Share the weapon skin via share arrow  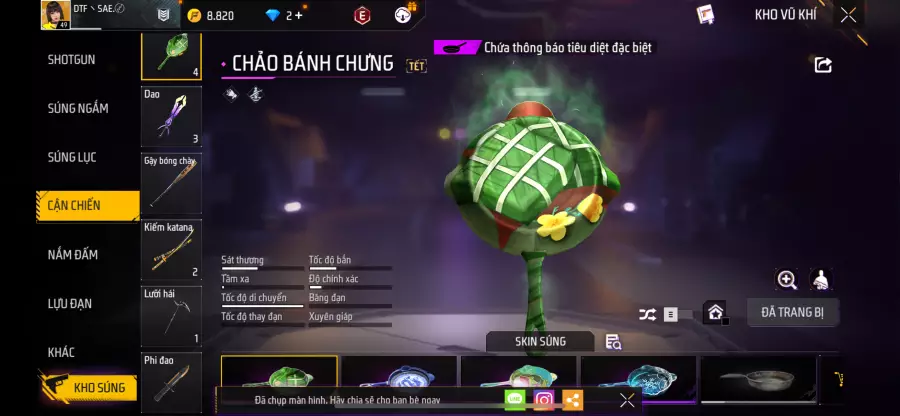click(x=823, y=65)
